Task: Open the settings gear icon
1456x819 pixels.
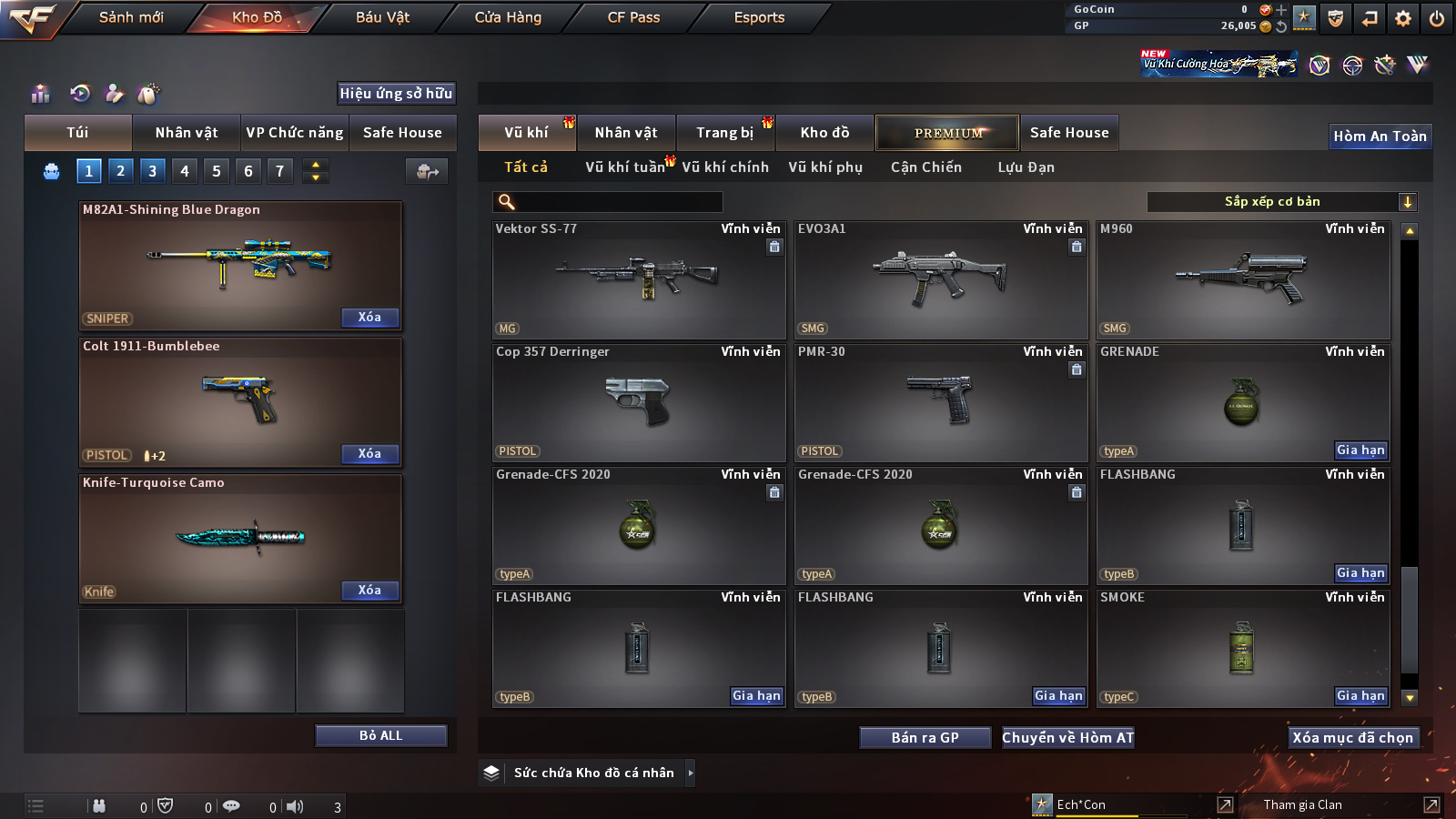Action: (1403, 18)
